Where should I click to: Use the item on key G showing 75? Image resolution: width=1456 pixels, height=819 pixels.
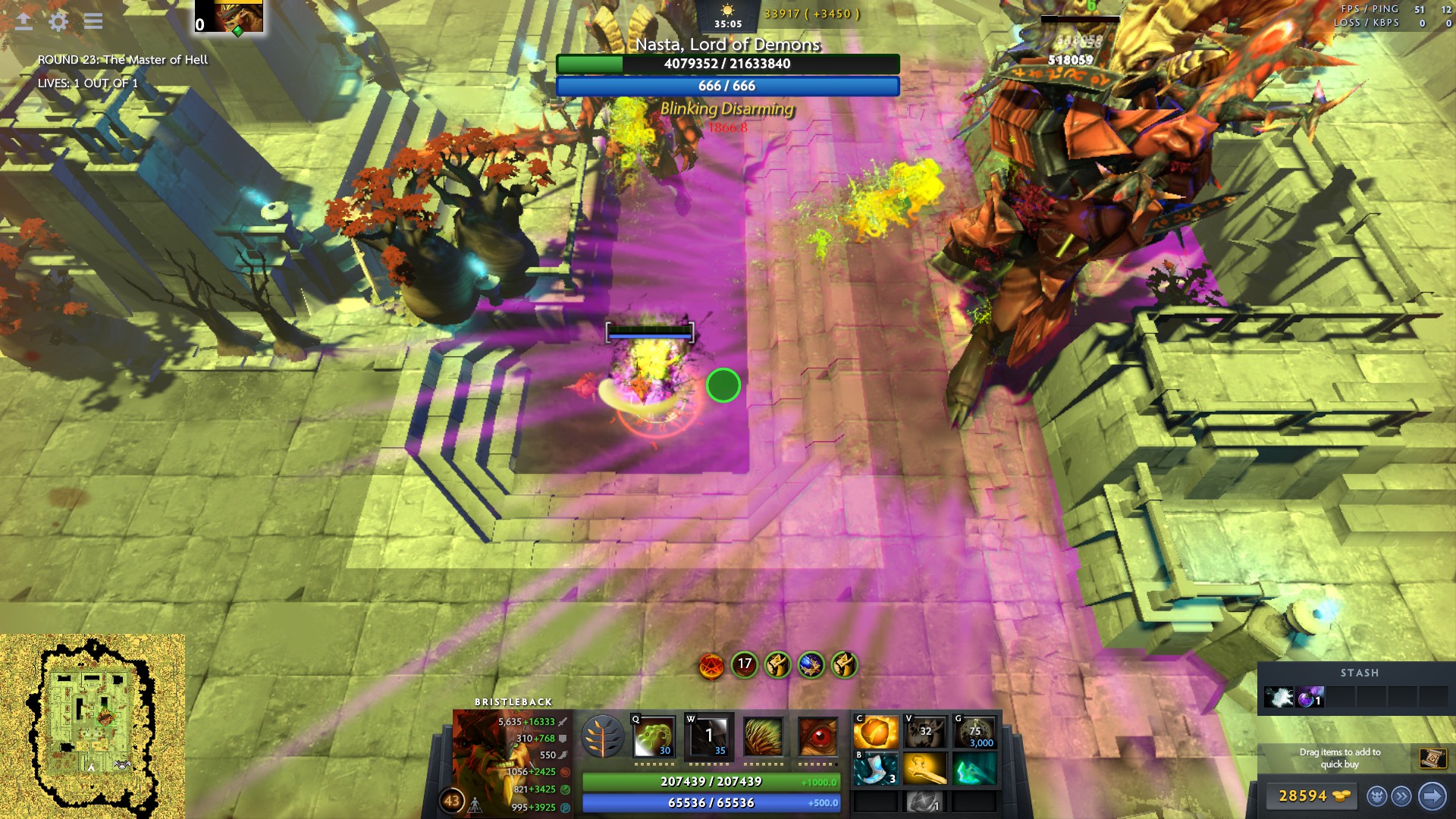click(x=974, y=733)
